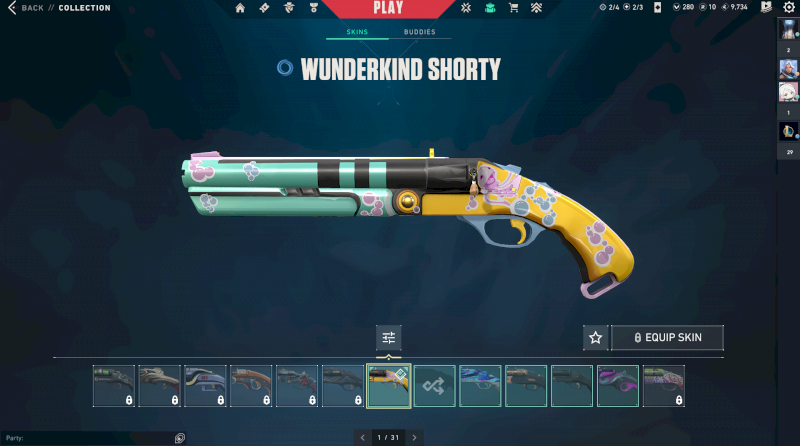Select the highlighted Wunderkind Shorty thumbnail

[389, 386]
